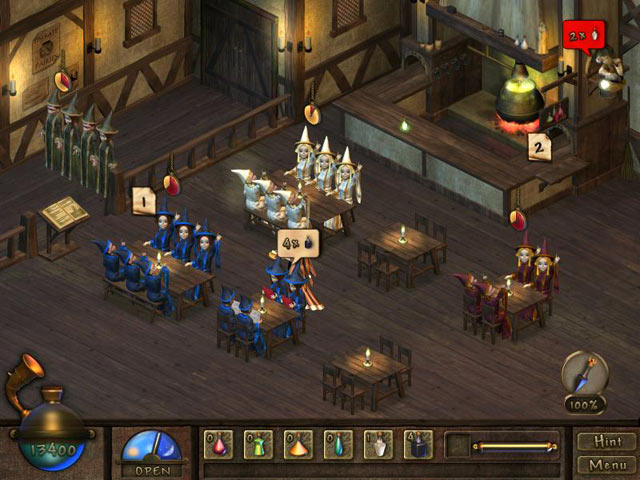Click the empty square slot beside the gold bar
The width and height of the screenshot is (640, 480).
click(x=458, y=445)
